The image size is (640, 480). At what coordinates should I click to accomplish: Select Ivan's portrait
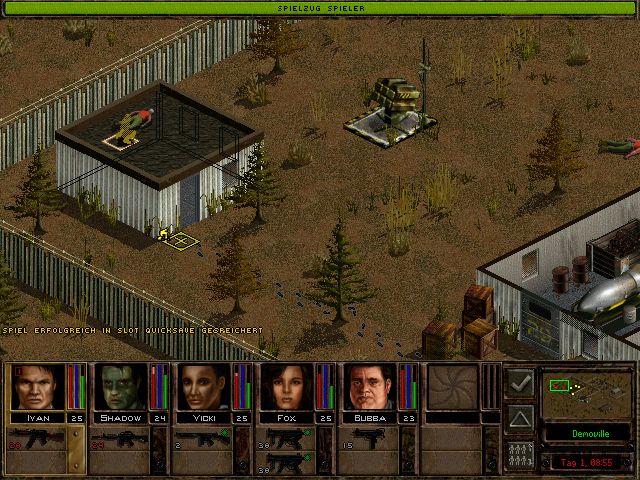coord(38,387)
